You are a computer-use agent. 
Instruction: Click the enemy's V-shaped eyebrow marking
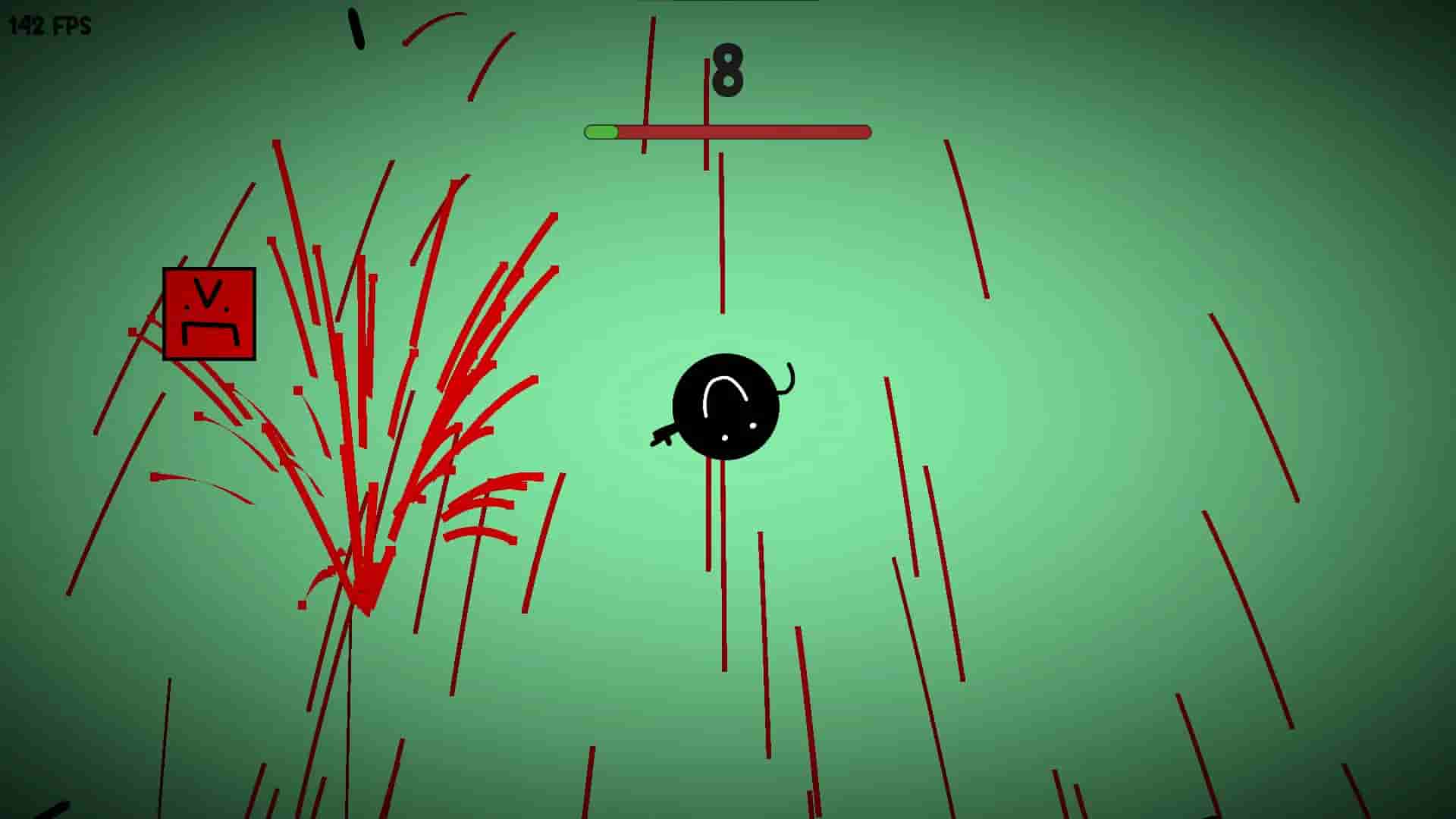(x=206, y=292)
